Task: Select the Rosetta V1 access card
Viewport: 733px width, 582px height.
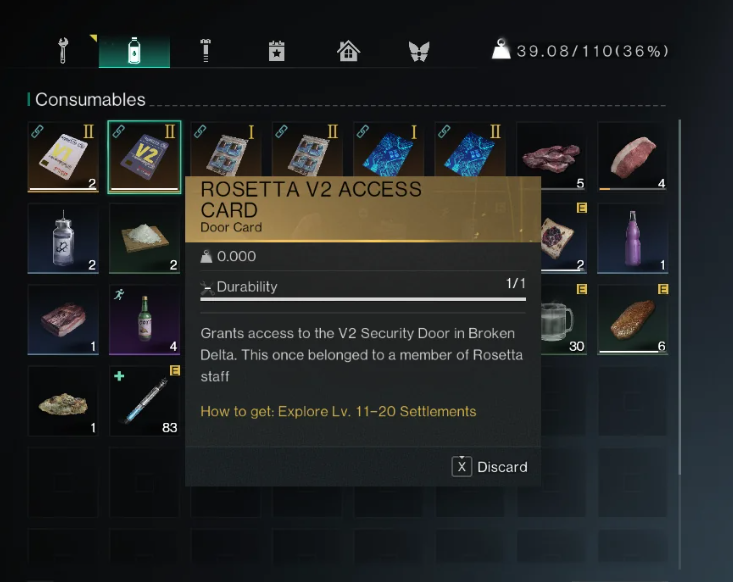Action: click(x=63, y=157)
